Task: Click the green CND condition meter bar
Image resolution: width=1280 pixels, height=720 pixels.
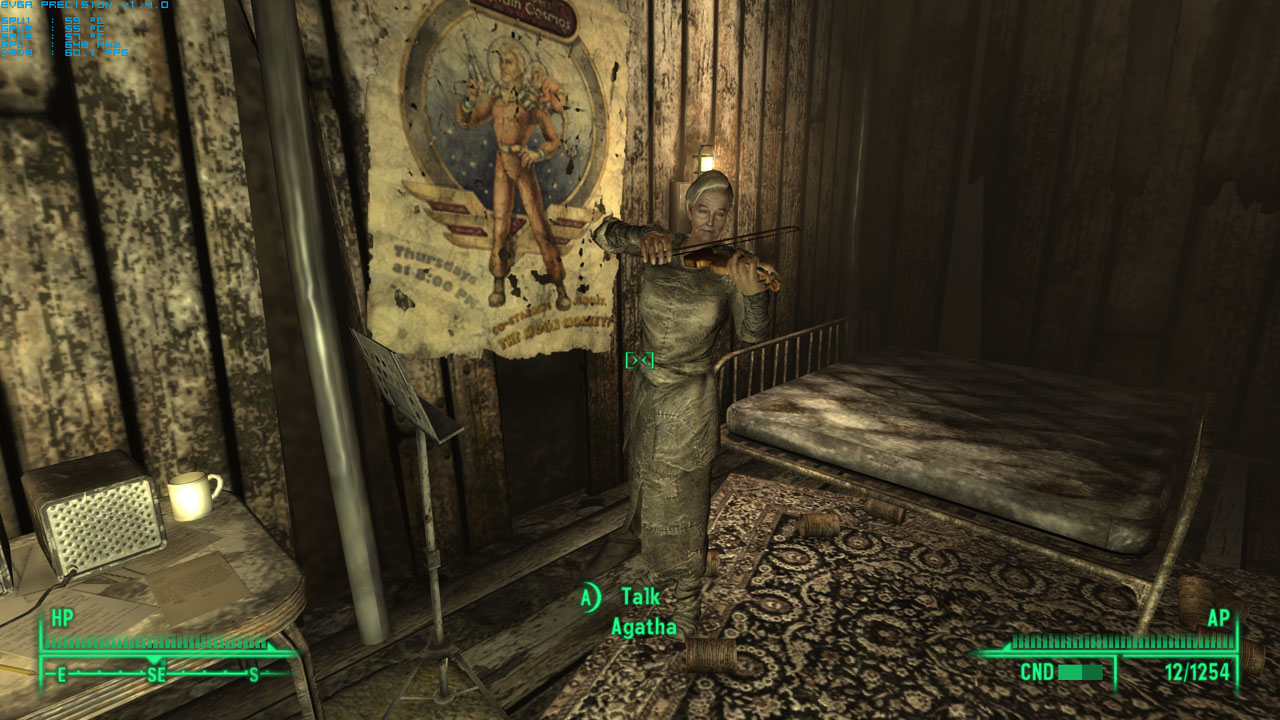Action: (x=1080, y=674)
